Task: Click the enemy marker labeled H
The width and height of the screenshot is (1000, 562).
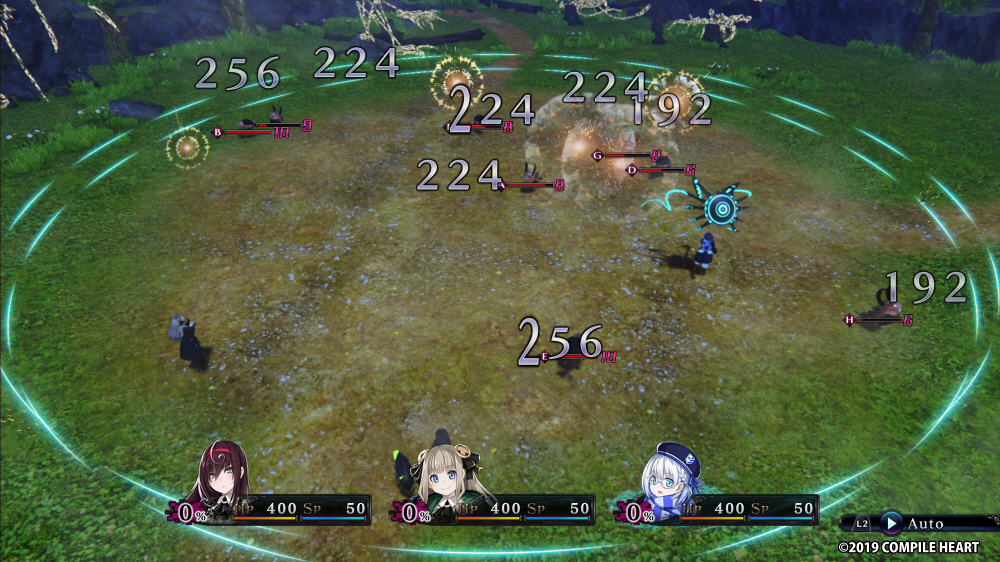Action: [x=850, y=320]
